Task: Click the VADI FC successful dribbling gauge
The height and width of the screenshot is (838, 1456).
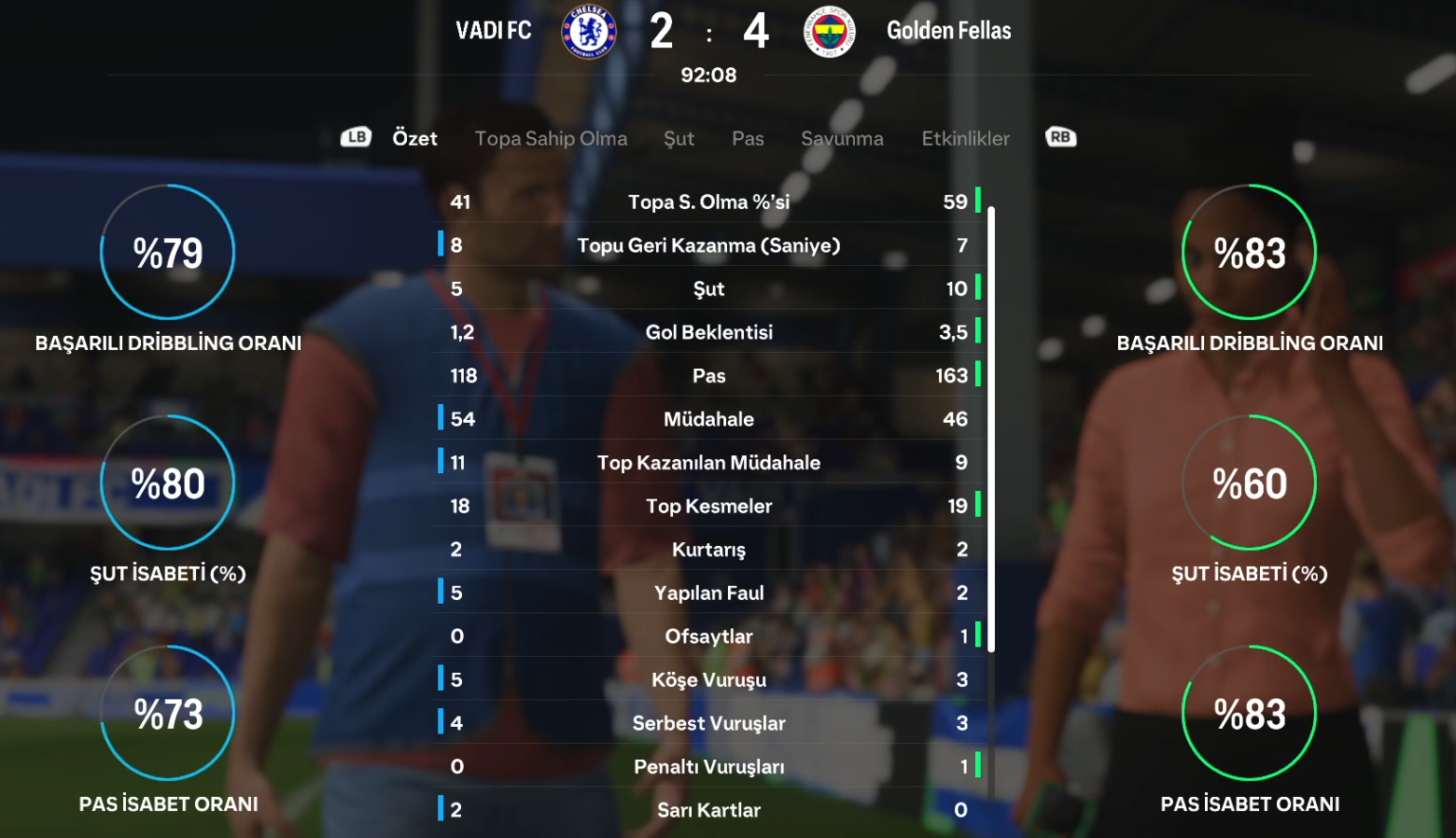Action: tap(167, 252)
